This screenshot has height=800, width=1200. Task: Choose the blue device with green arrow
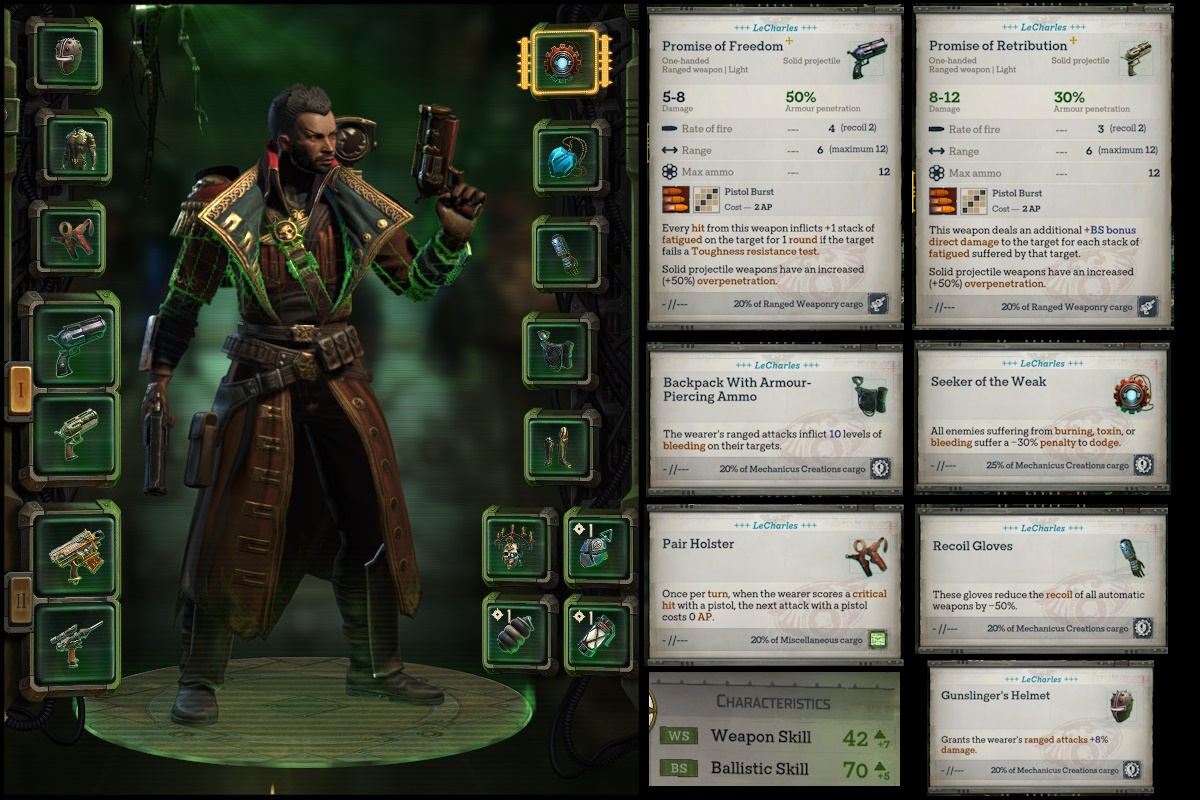(x=598, y=546)
